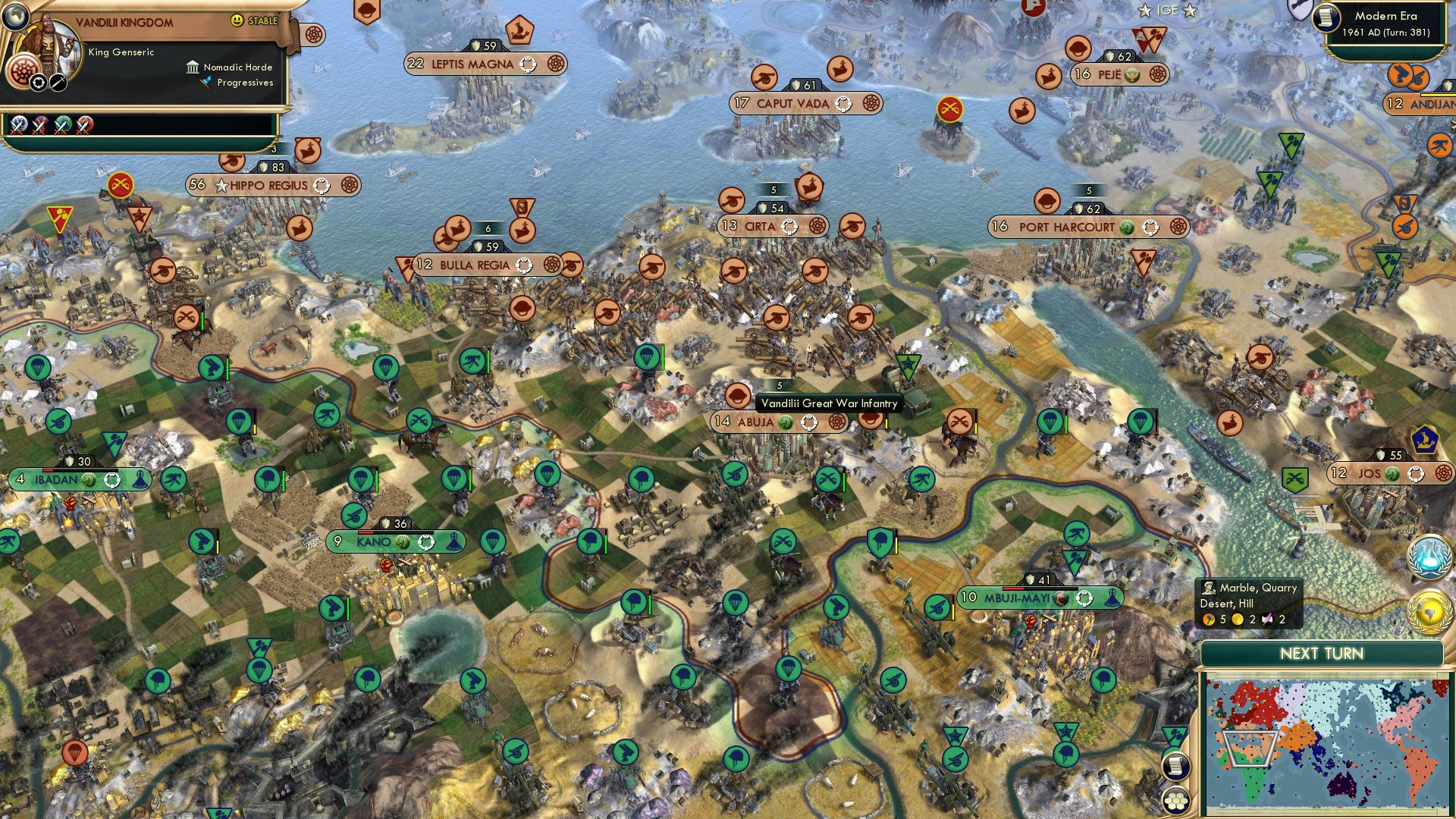Toggle the STABLE smiley happiness indicator
This screenshot has width=1456, height=819.
237,20
